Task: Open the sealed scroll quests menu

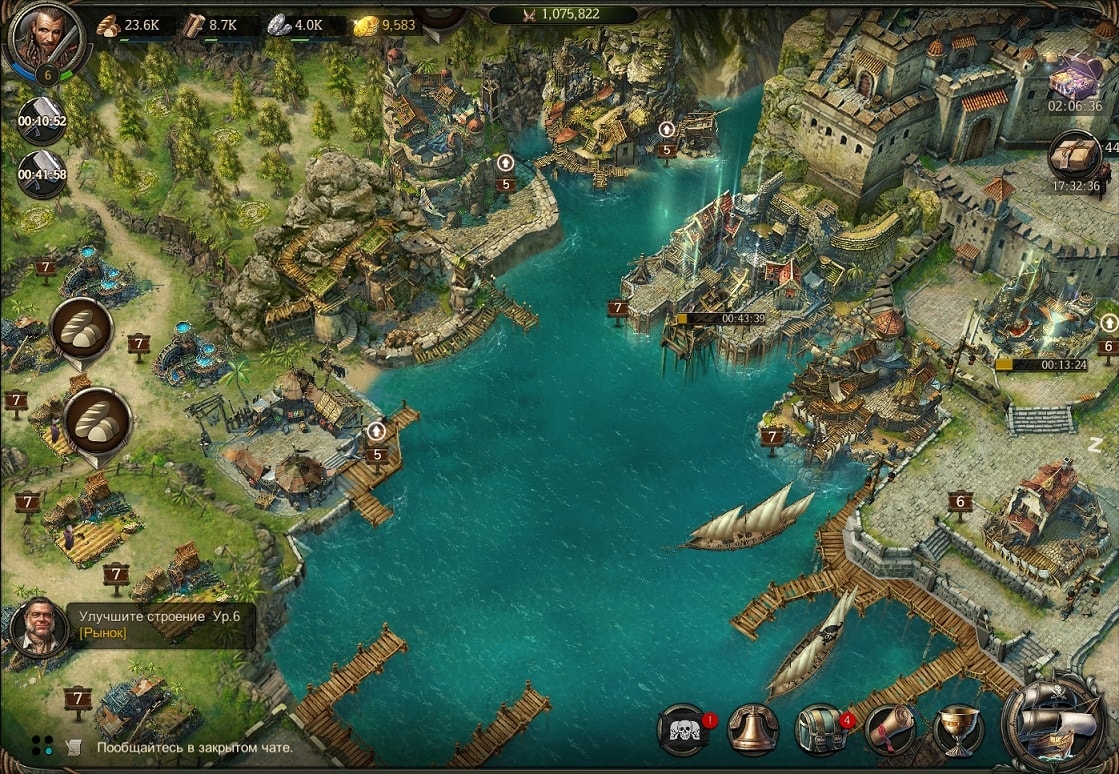Action: (x=889, y=730)
